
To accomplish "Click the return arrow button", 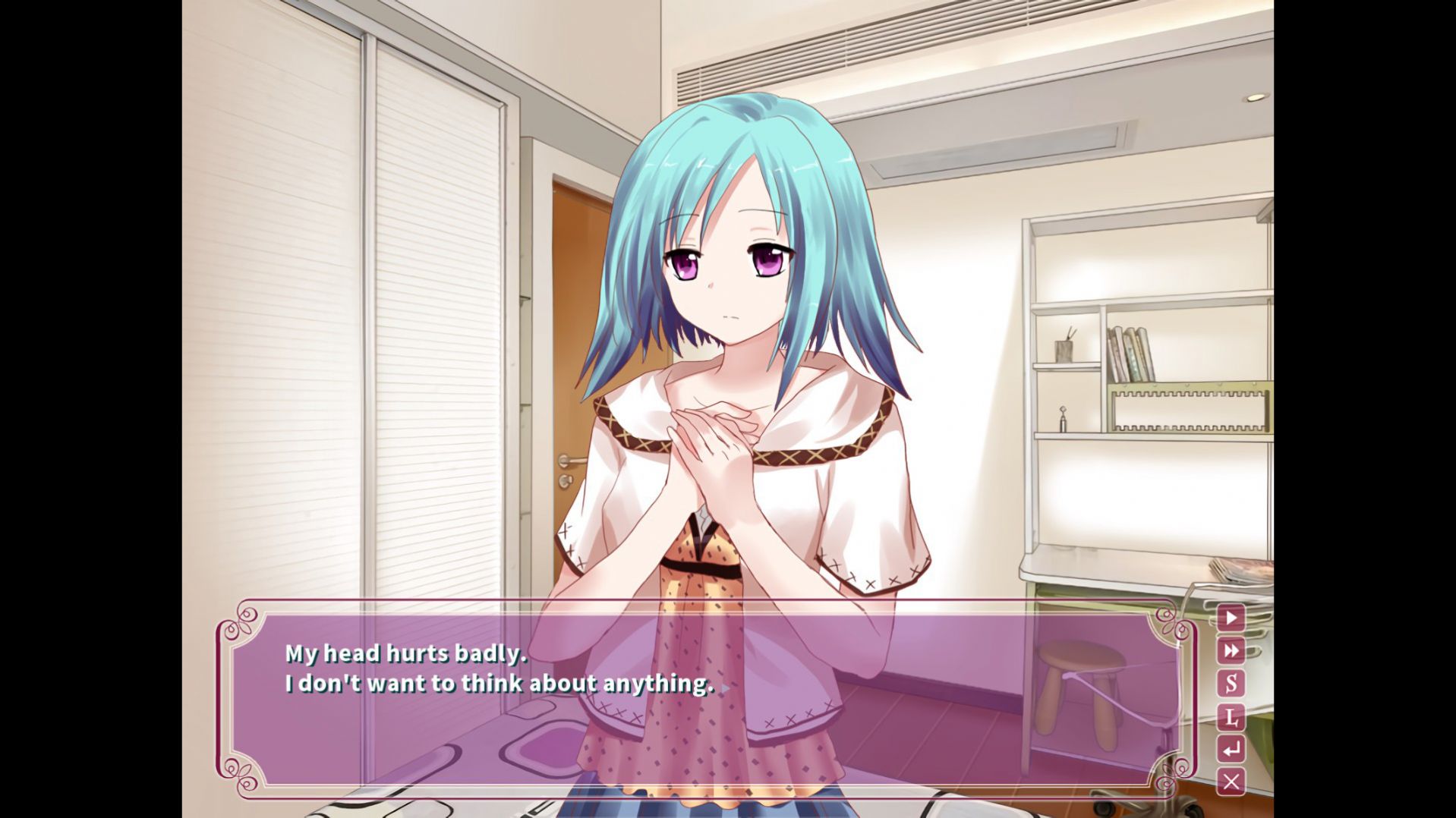I will click(1231, 750).
